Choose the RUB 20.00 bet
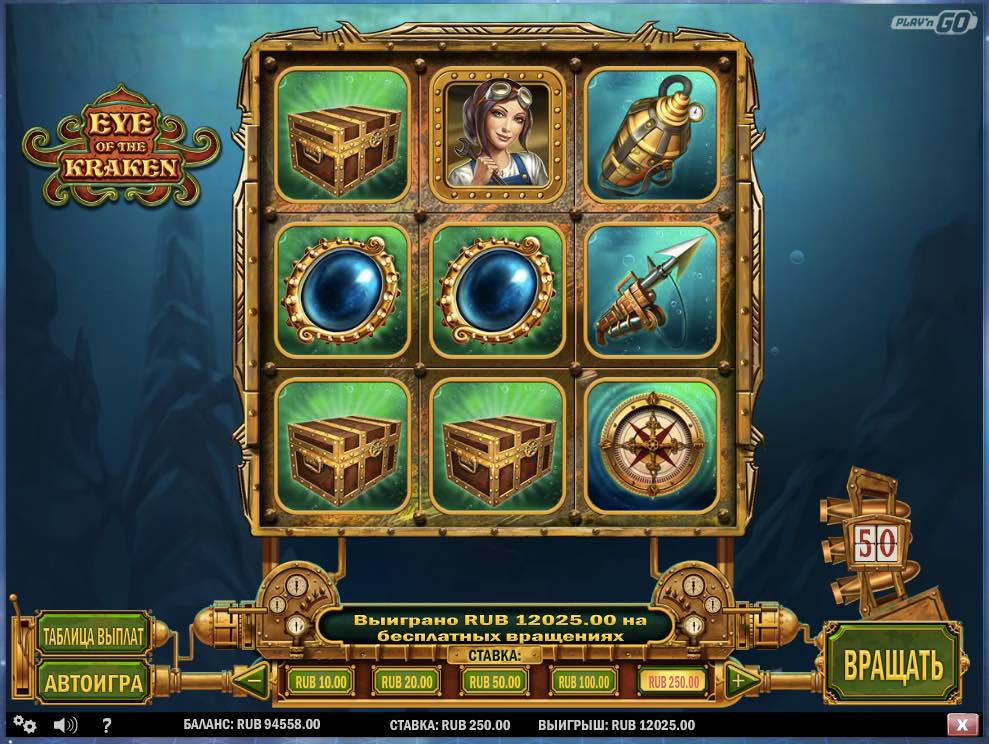Screen dimensions: 989x744 407,682
